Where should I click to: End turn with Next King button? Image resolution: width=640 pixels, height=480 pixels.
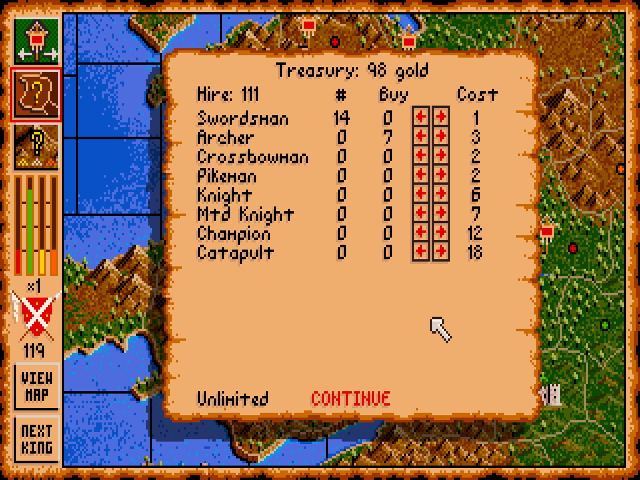click(x=36, y=439)
